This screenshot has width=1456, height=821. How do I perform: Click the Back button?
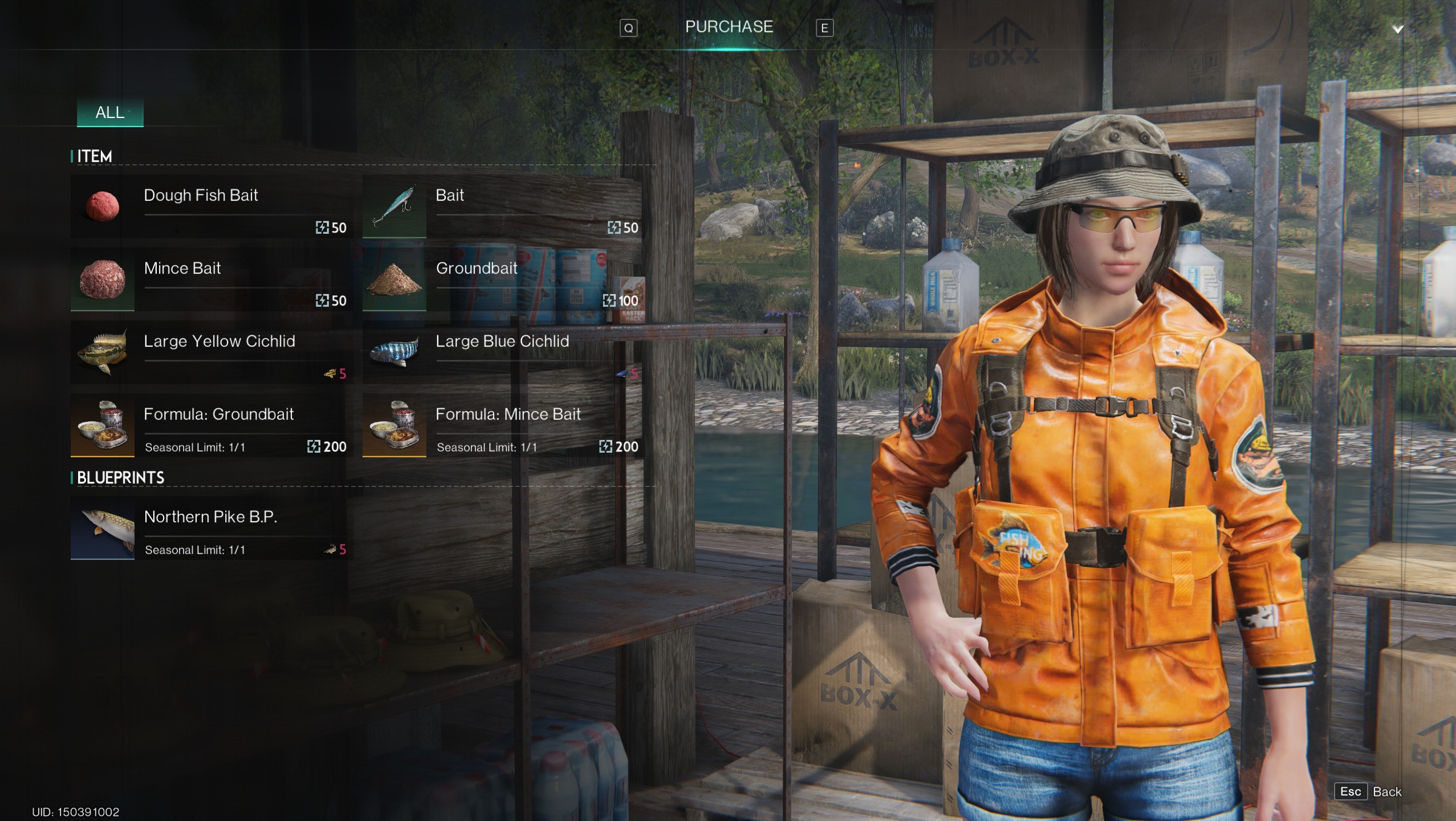tap(1369, 791)
